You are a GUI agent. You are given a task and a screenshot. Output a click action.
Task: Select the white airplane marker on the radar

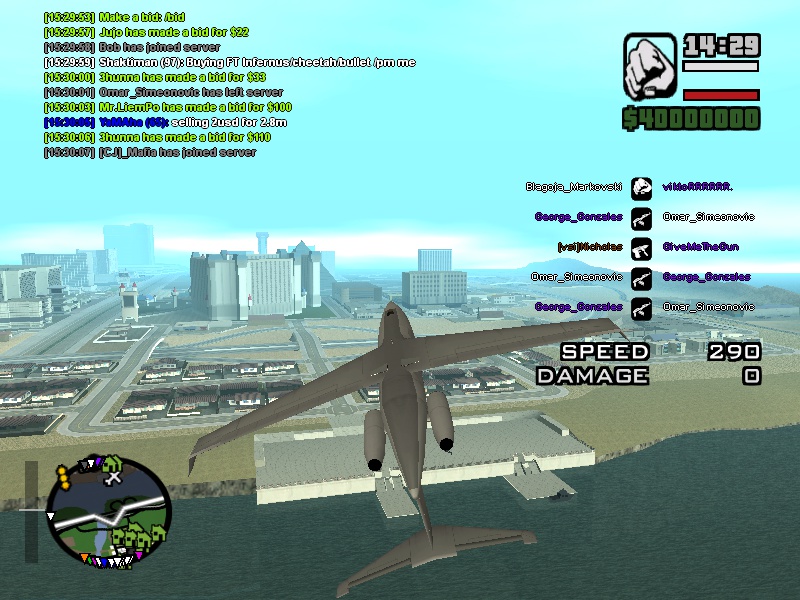[113, 479]
